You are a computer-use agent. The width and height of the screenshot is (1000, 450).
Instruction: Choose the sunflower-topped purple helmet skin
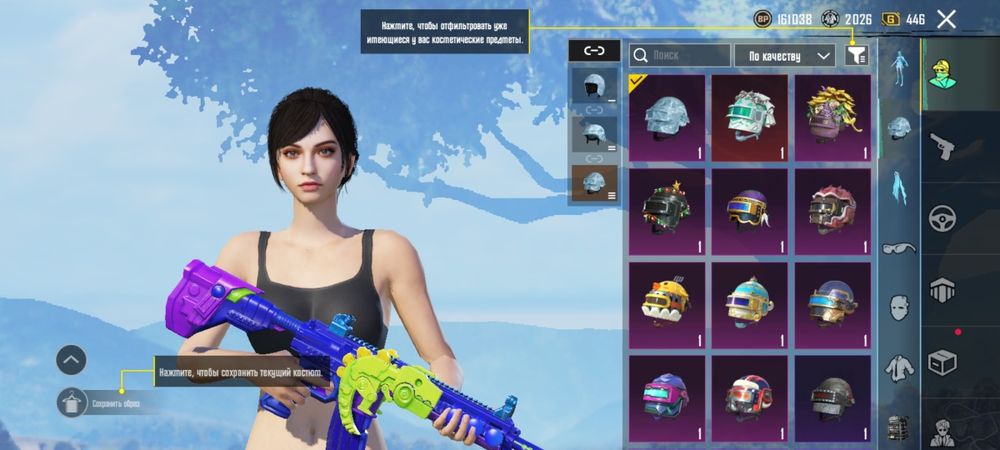(832, 118)
